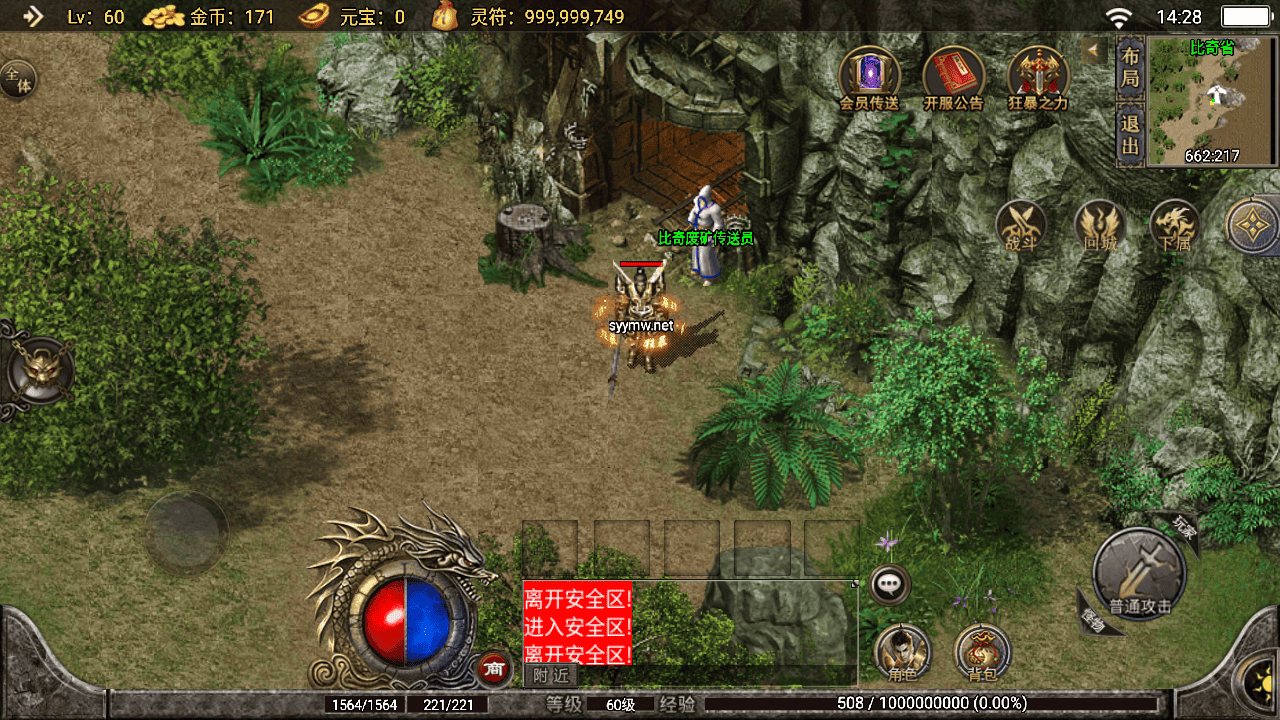Screen dimensions: 1280x720
Task: Open the 下属 dragon icon
Action: [1175, 225]
